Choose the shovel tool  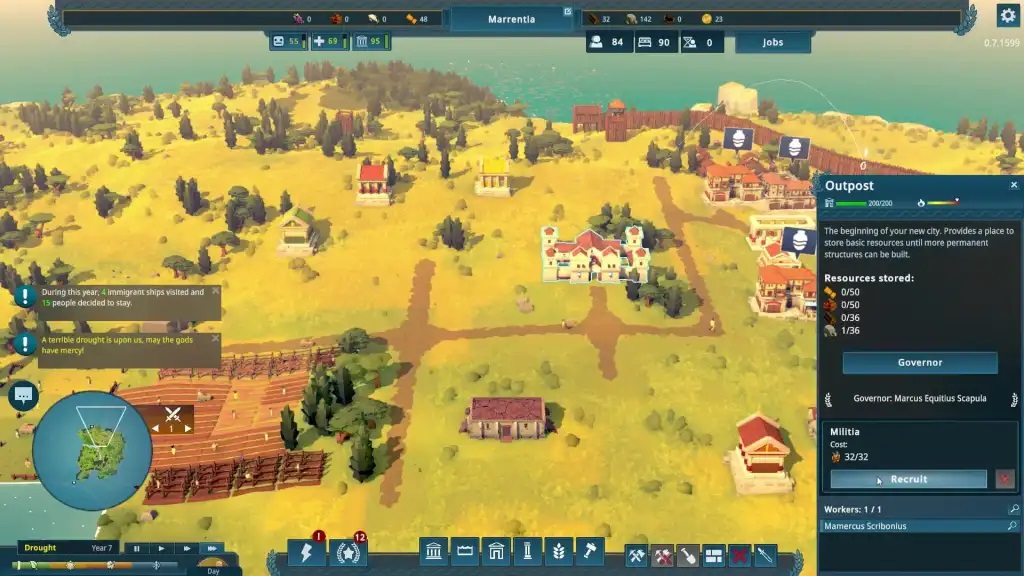coord(688,554)
